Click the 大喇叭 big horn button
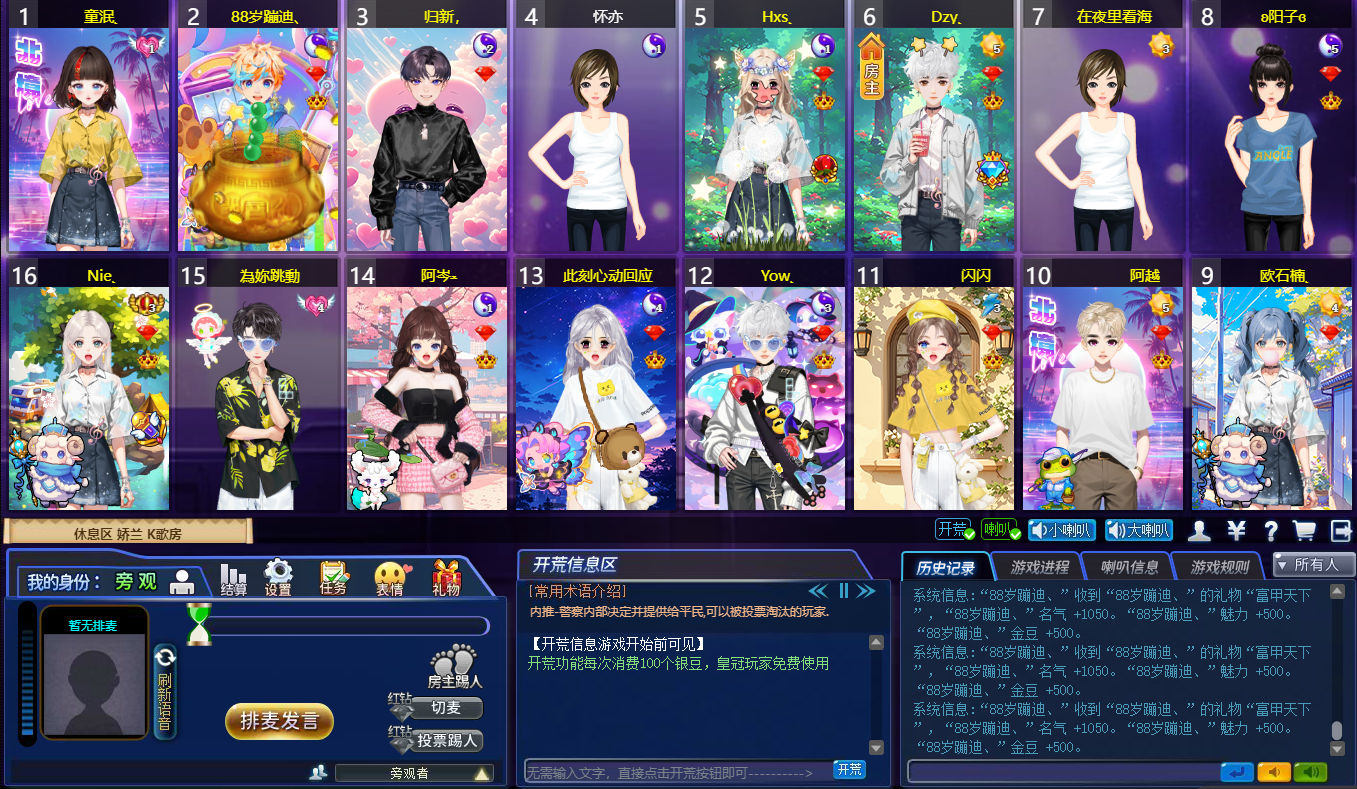The image size is (1357, 789). tap(1139, 530)
